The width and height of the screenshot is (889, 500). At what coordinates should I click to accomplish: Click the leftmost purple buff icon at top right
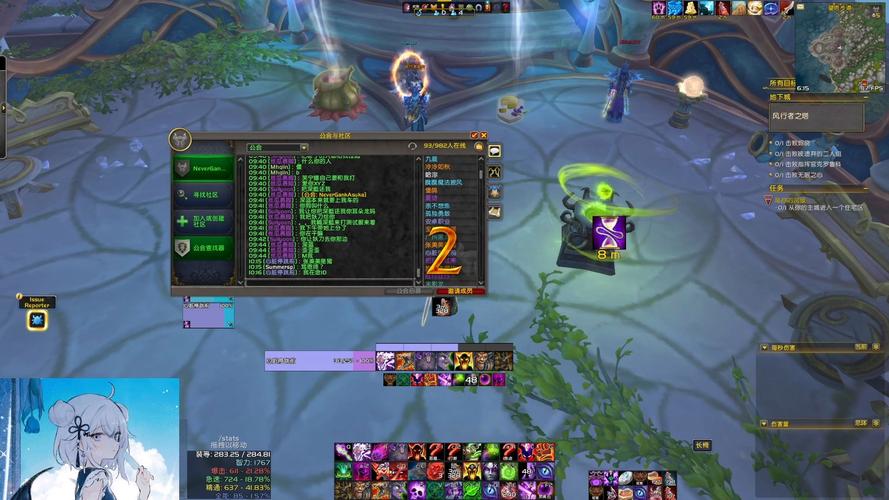(660, 8)
